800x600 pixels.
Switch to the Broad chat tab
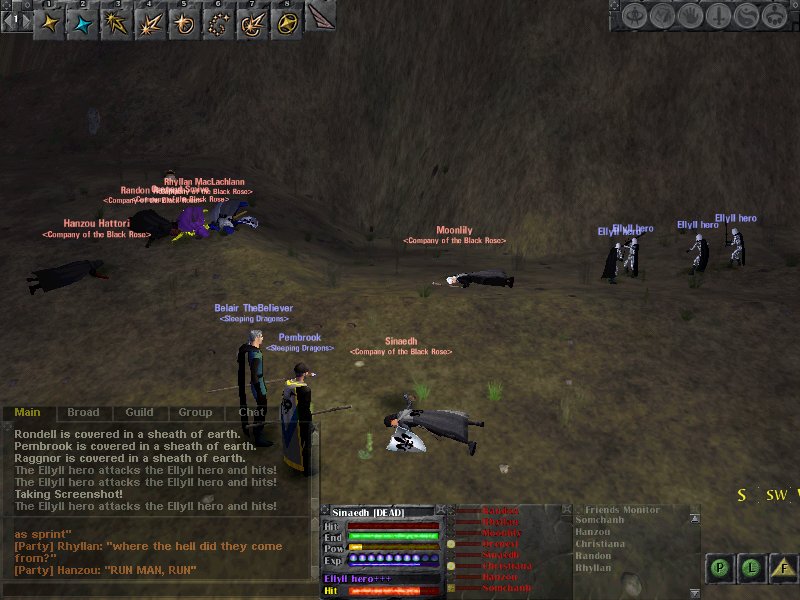point(83,412)
